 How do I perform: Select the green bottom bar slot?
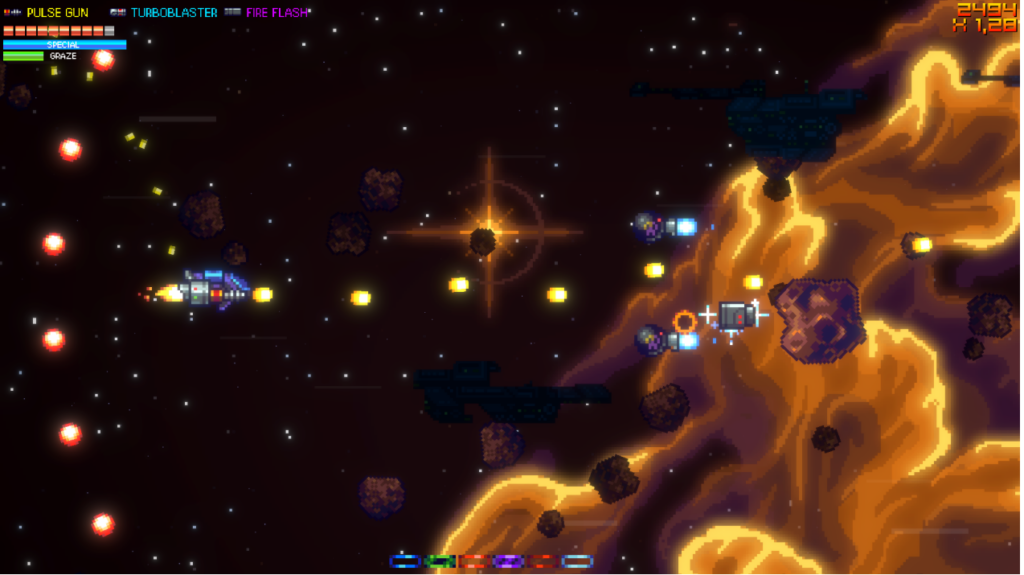point(439,561)
